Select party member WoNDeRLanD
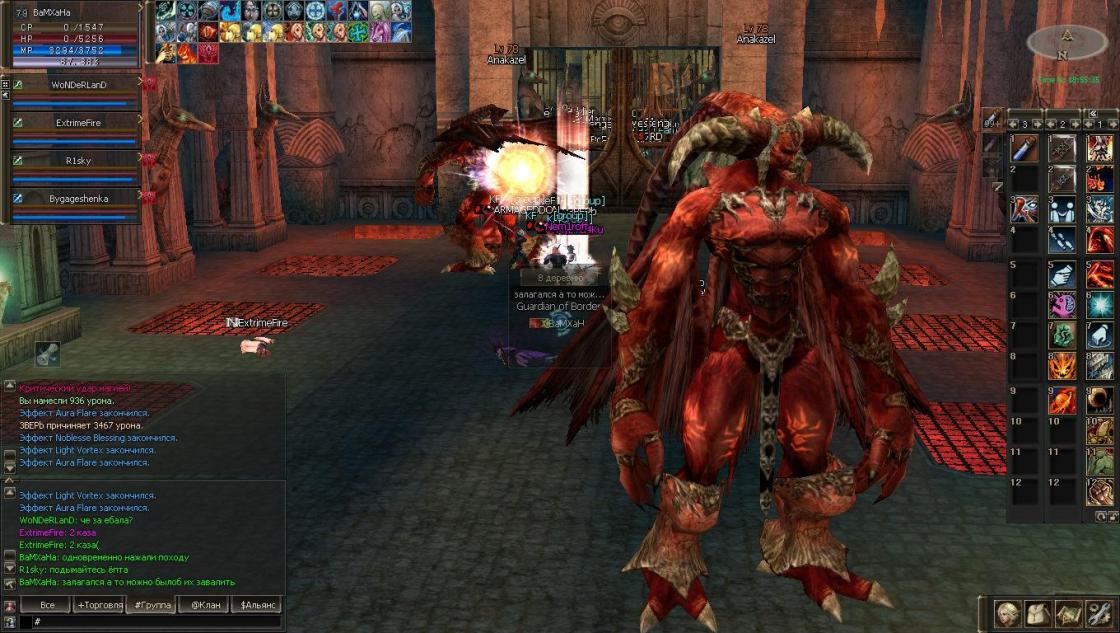The width and height of the screenshot is (1120, 633). tap(78, 85)
